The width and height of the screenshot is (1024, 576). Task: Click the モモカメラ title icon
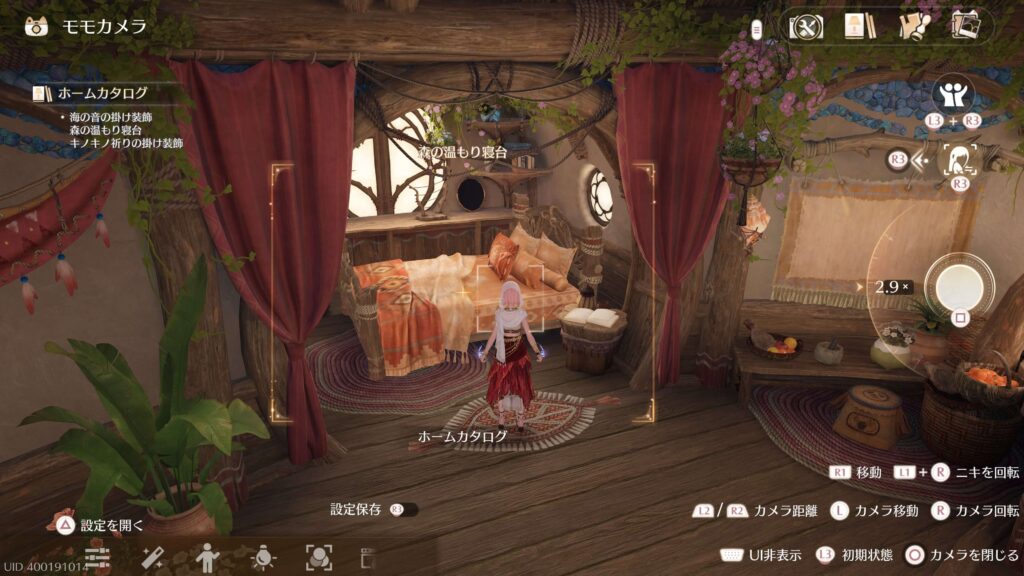click(x=36, y=26)
